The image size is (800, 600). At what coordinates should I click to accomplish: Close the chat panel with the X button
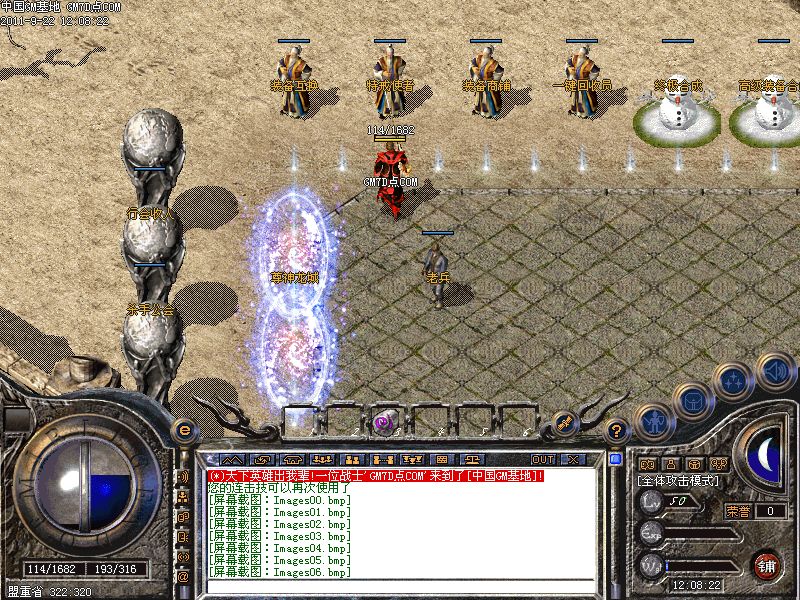[573, 459]
